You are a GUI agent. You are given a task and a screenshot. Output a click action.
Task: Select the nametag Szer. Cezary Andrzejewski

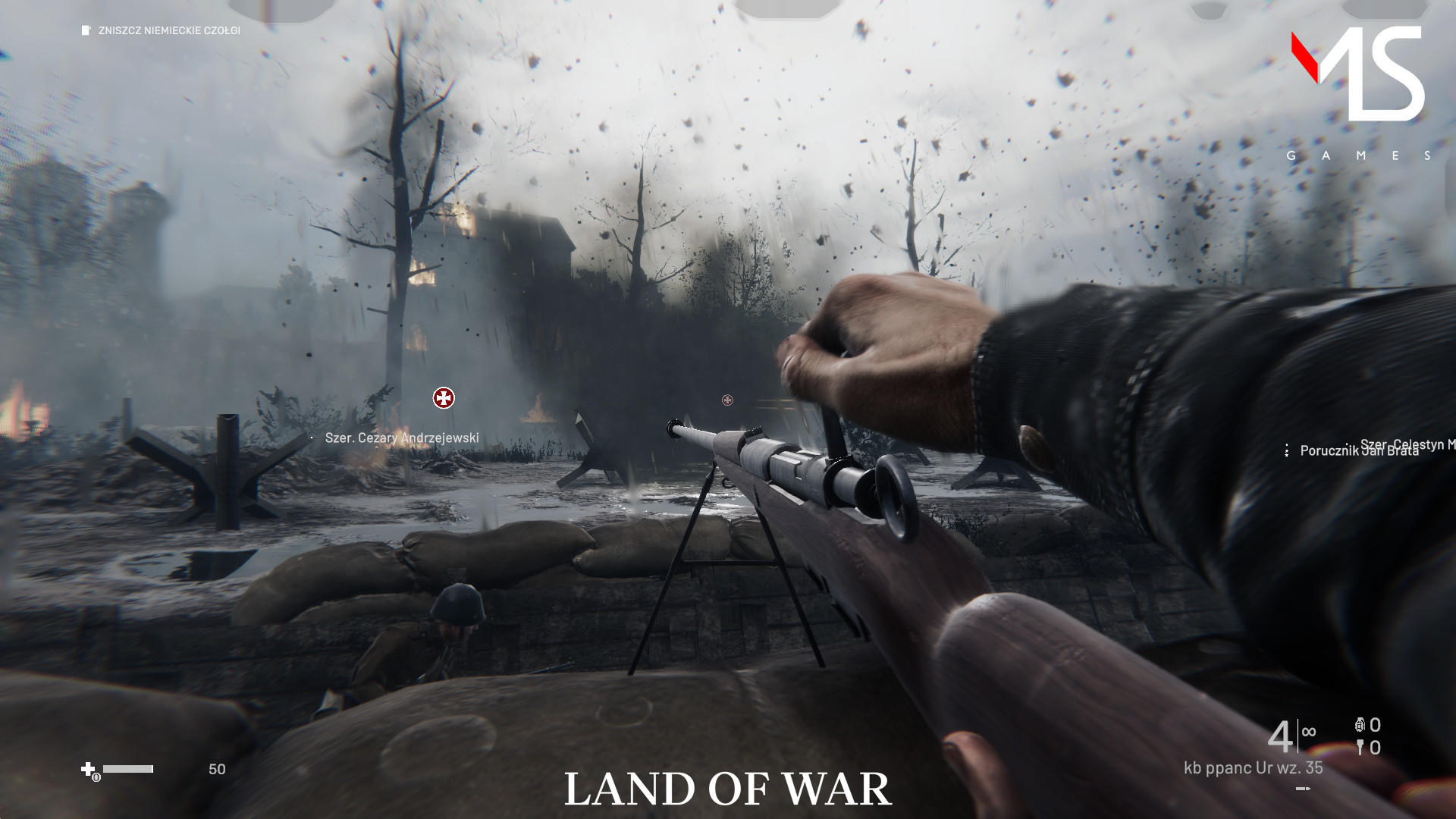coord(402,438)
